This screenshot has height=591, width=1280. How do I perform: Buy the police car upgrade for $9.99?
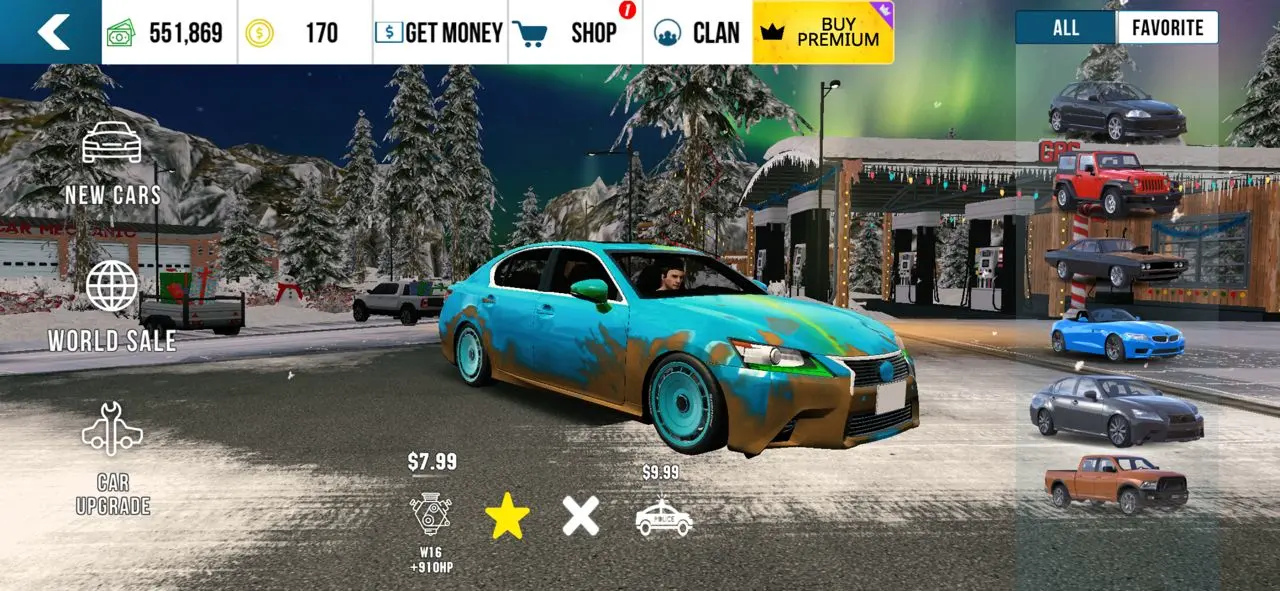(x=664, y=516)
